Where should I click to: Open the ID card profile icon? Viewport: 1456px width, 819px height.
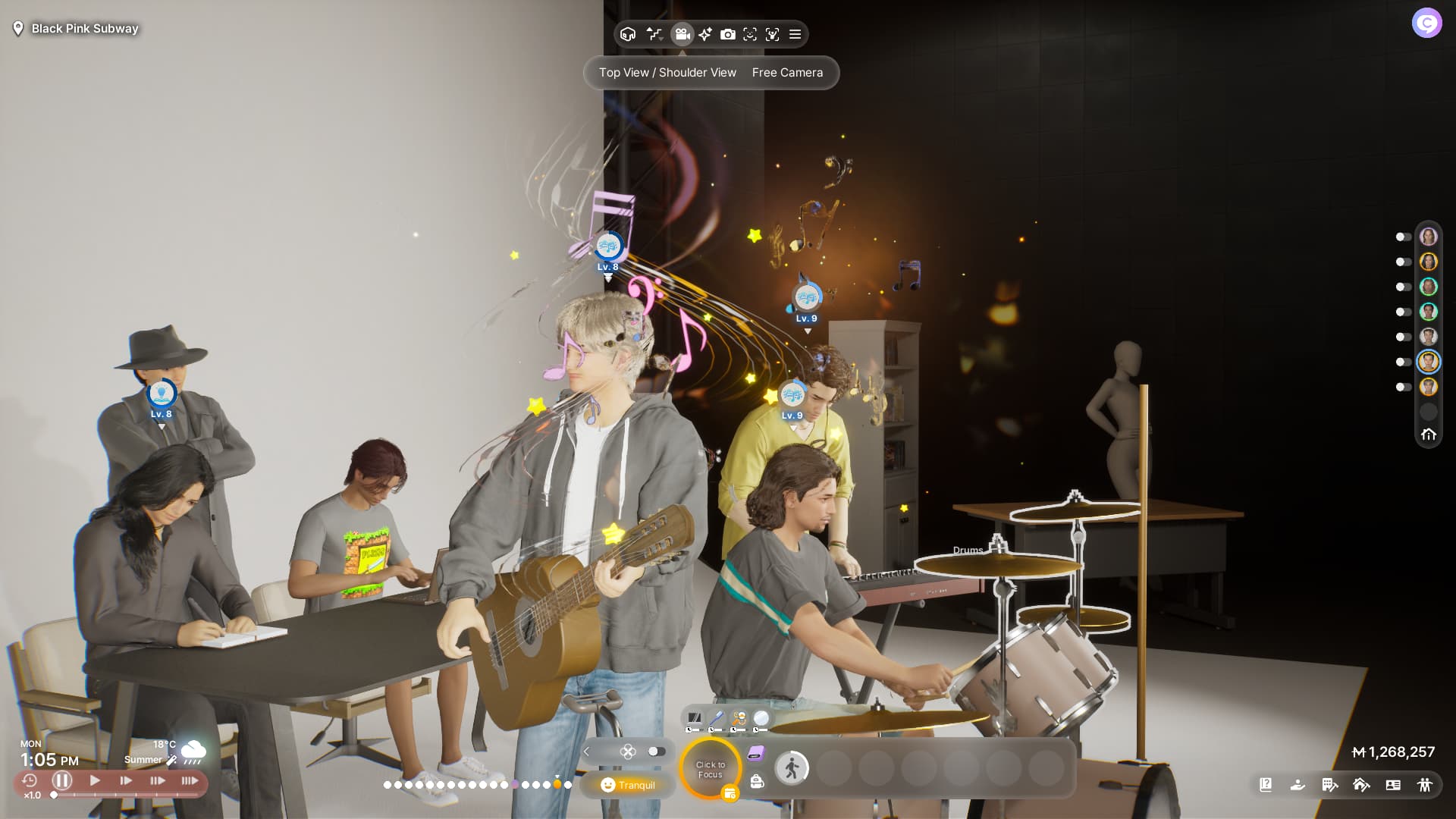1393,785
